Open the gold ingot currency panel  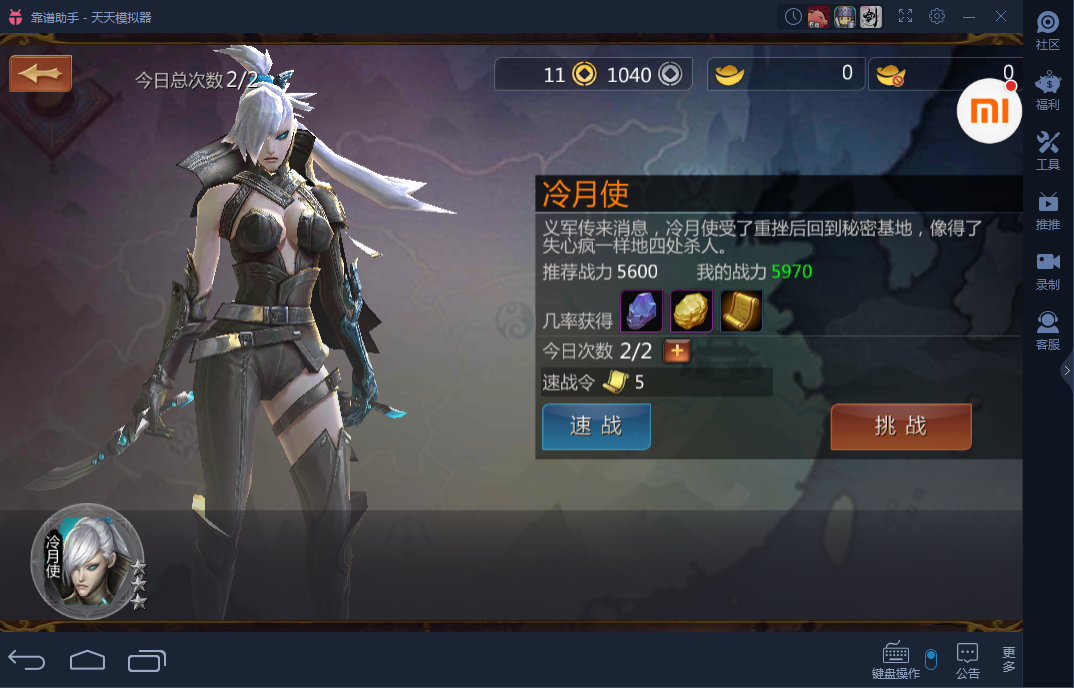(x=786, y=74)
